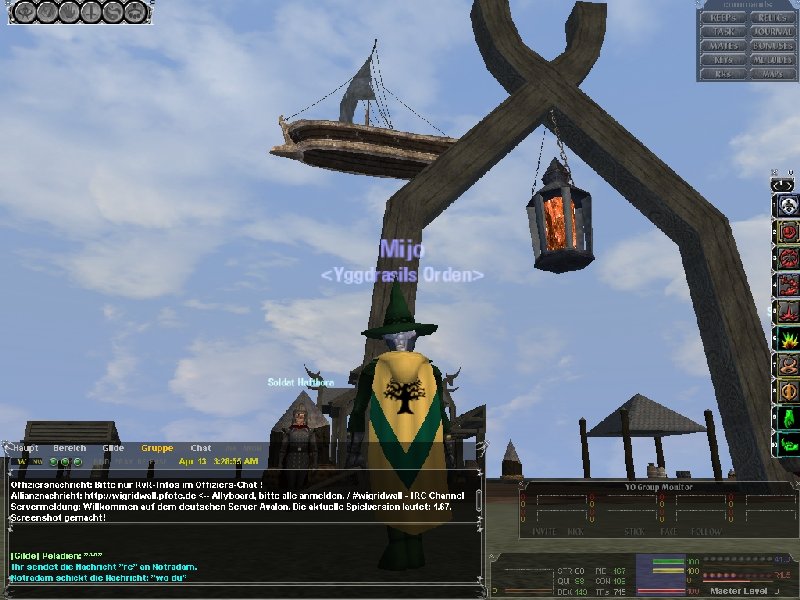
Task: Switch to the Bereich chat tab
Action: pyautogui.click(x=69, y=449)
